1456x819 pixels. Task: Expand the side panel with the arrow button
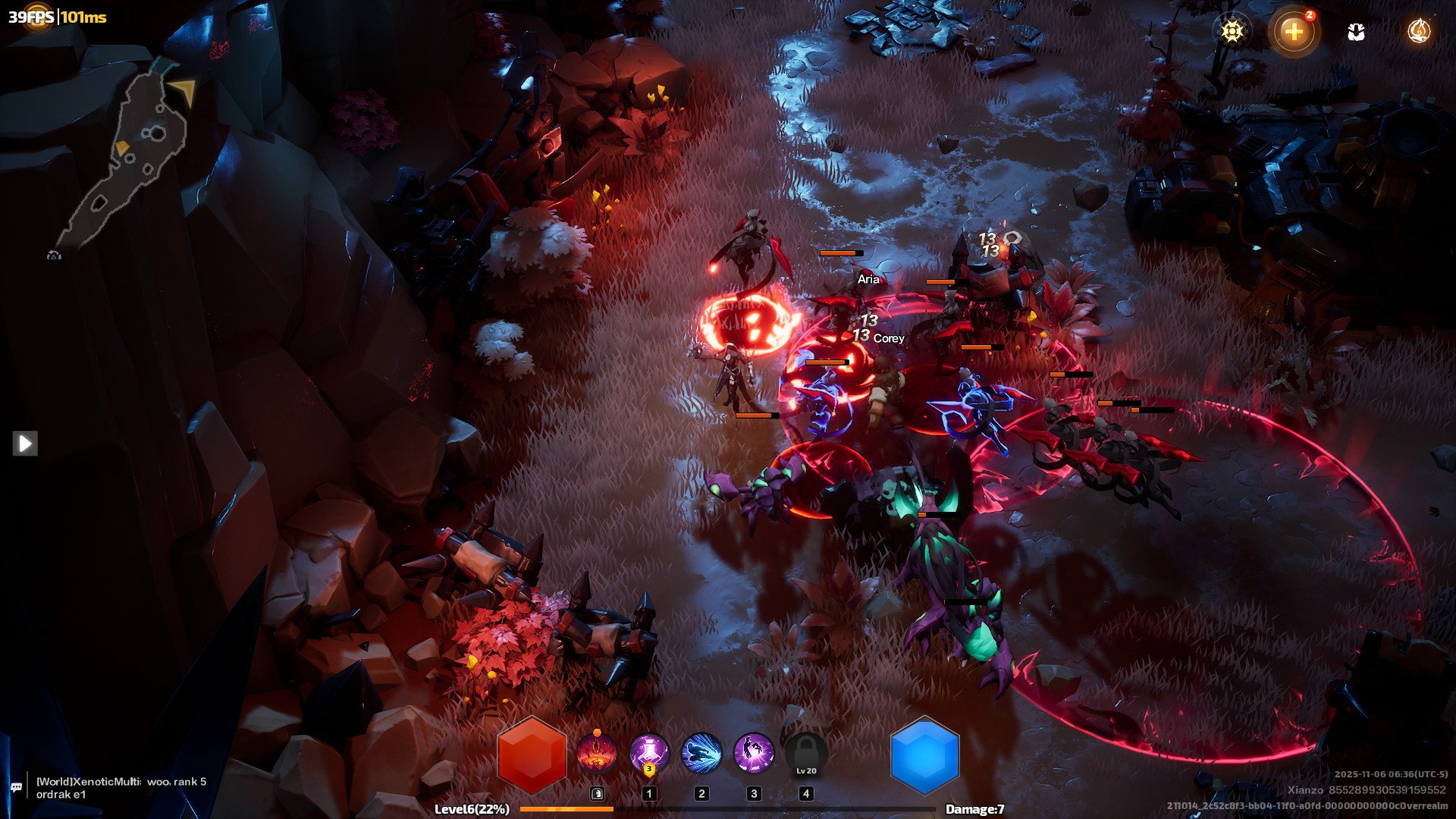coord(25,443)
